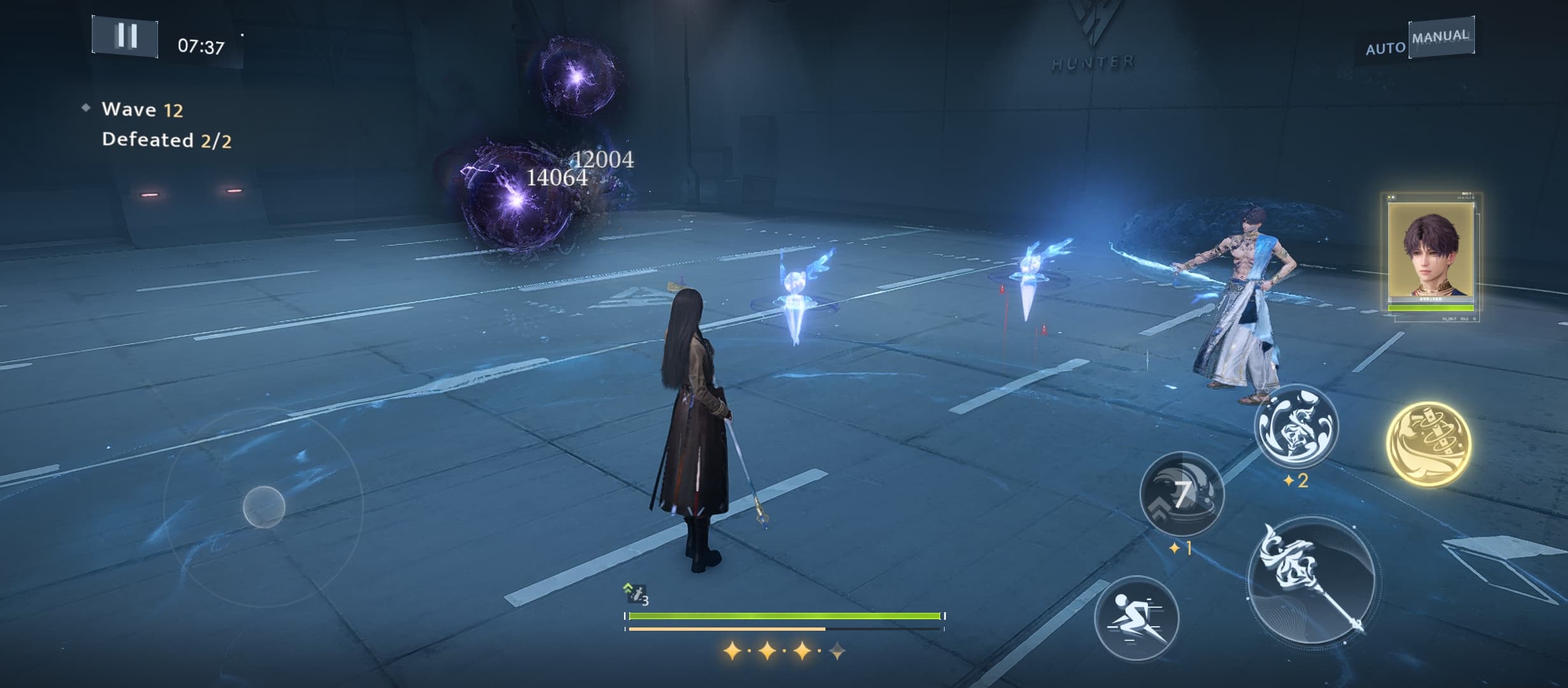The image size is (1568, 688).
Task: Tap the dodge sprint button
Action: point(1136,618)
